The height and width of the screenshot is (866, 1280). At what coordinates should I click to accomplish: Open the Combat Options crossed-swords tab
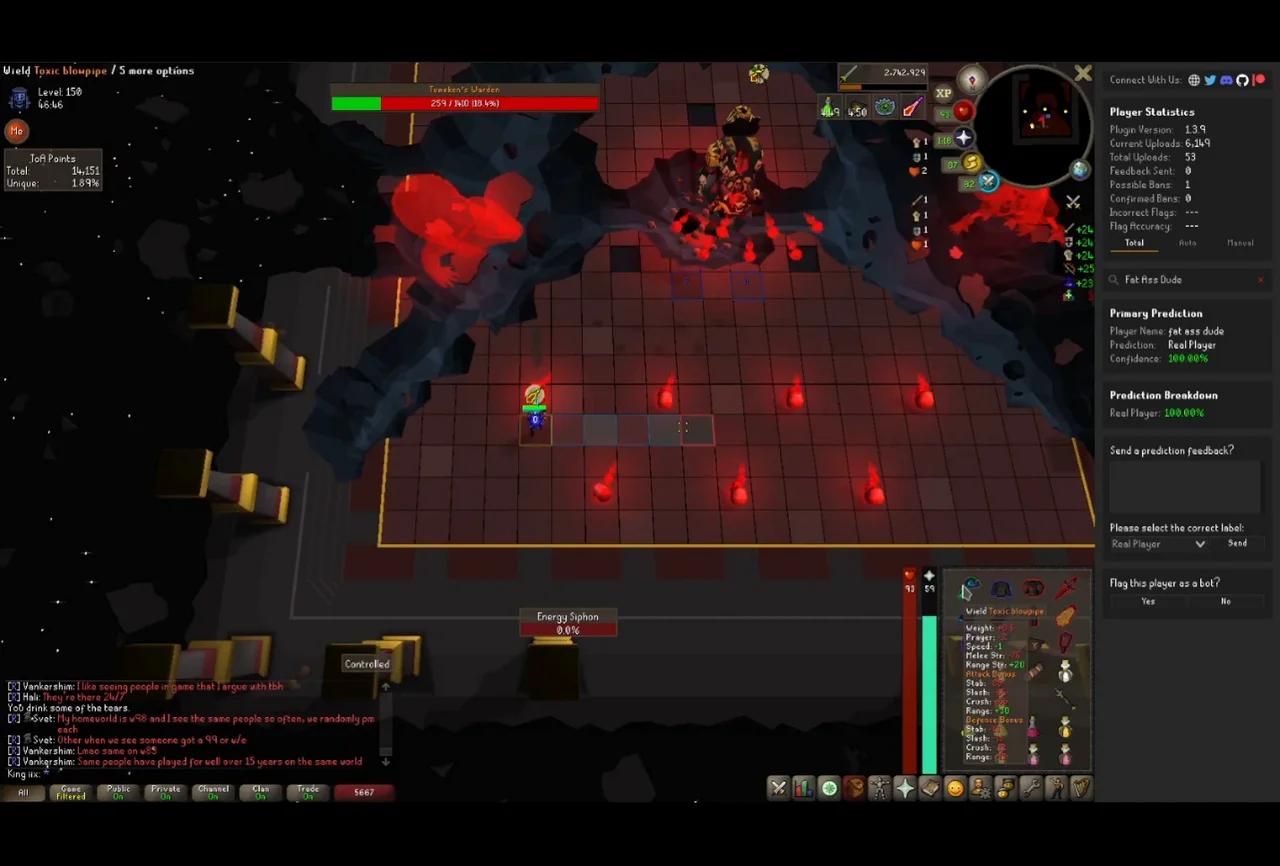point(778,789)
